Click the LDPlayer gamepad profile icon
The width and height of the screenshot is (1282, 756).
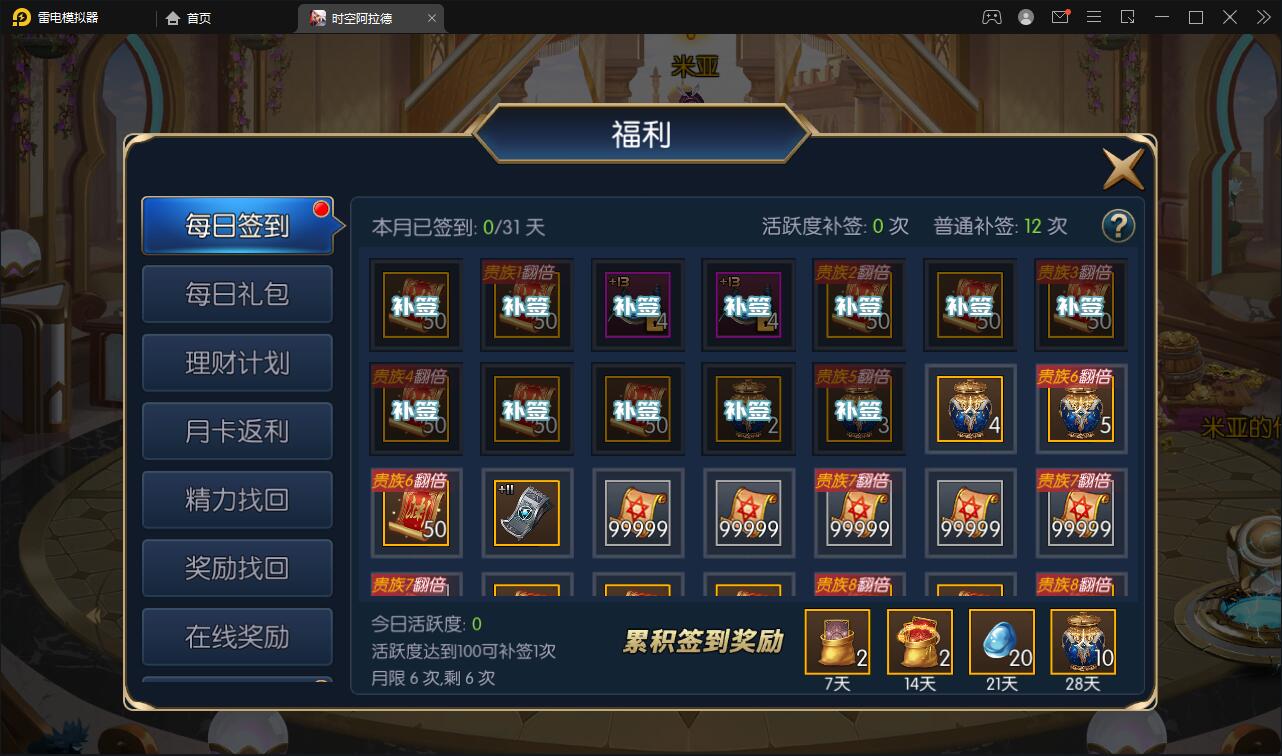click(990, 17)
